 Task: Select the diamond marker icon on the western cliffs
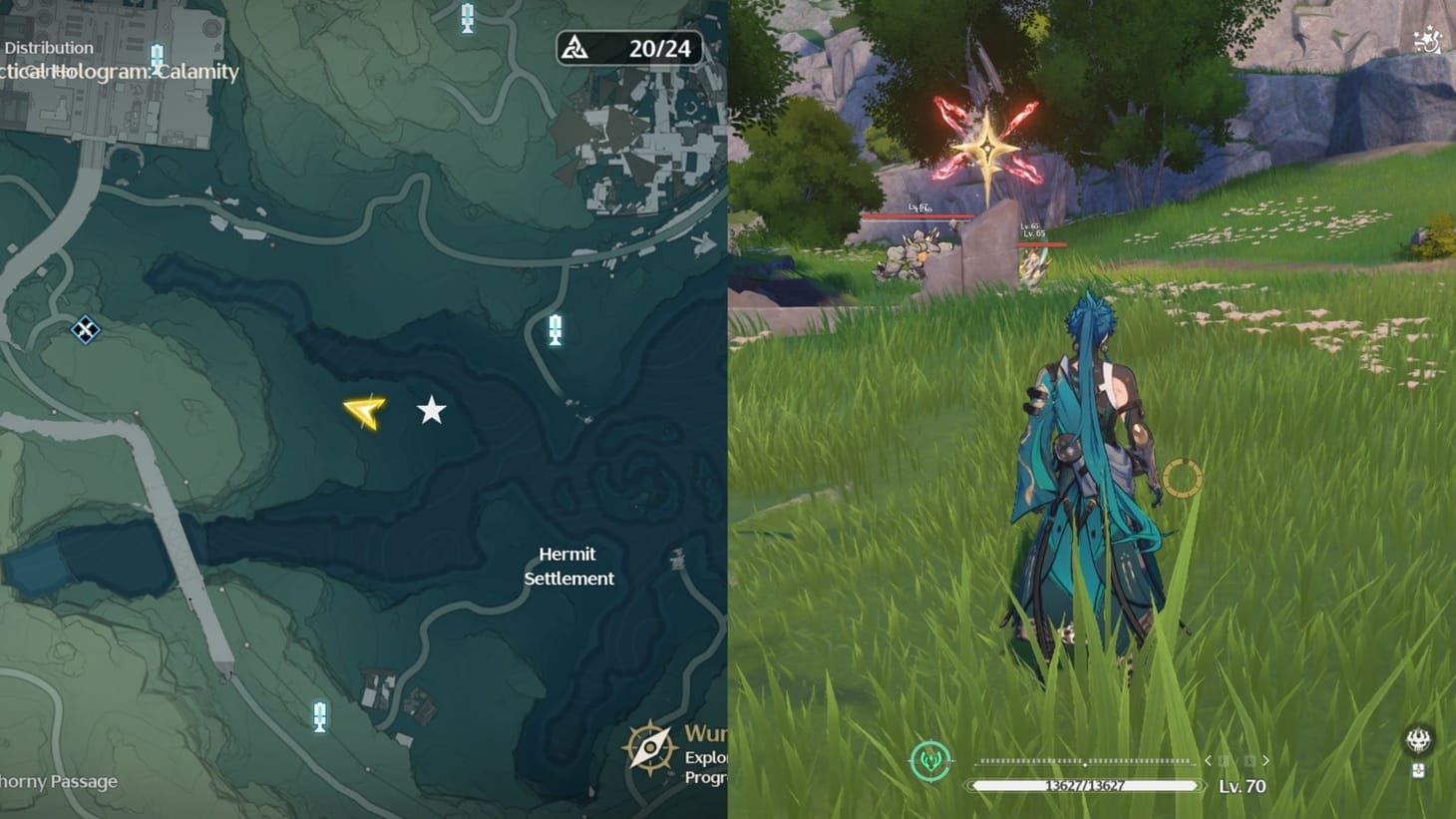(x=84, y=329)
